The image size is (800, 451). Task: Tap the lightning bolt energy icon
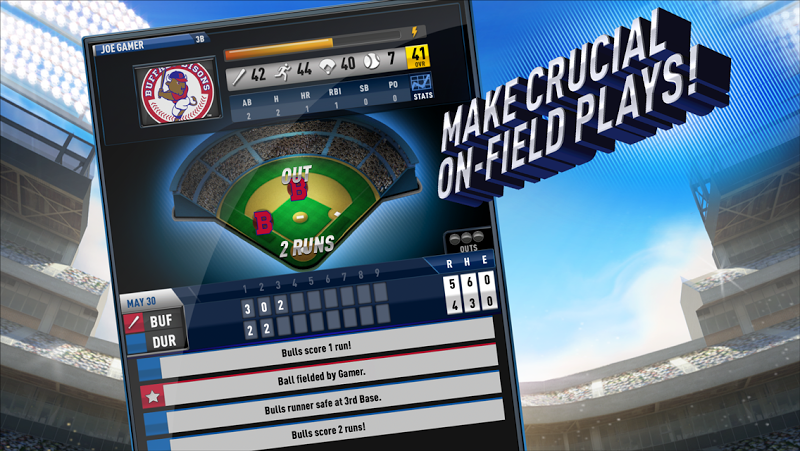(416, 33)
